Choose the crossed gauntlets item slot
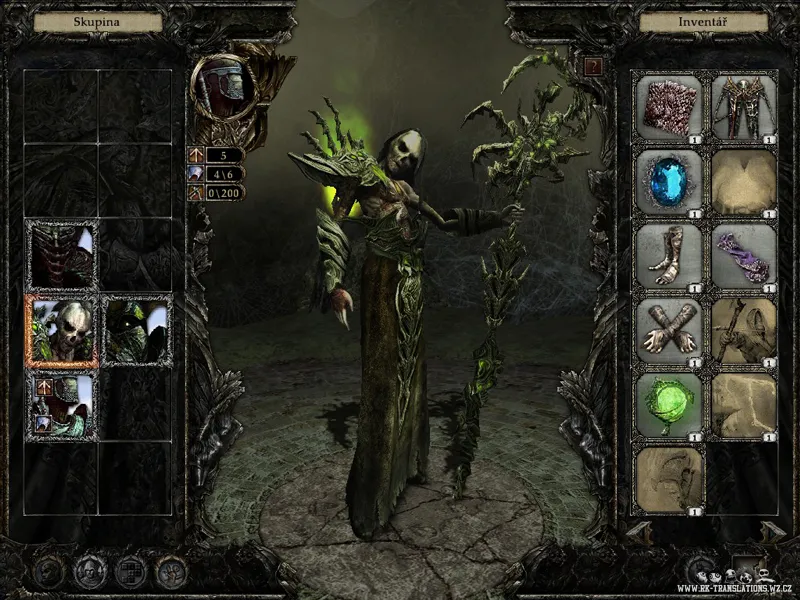Image resolution: width=800 pixels, height=600 pixels. tap(671, 331)
